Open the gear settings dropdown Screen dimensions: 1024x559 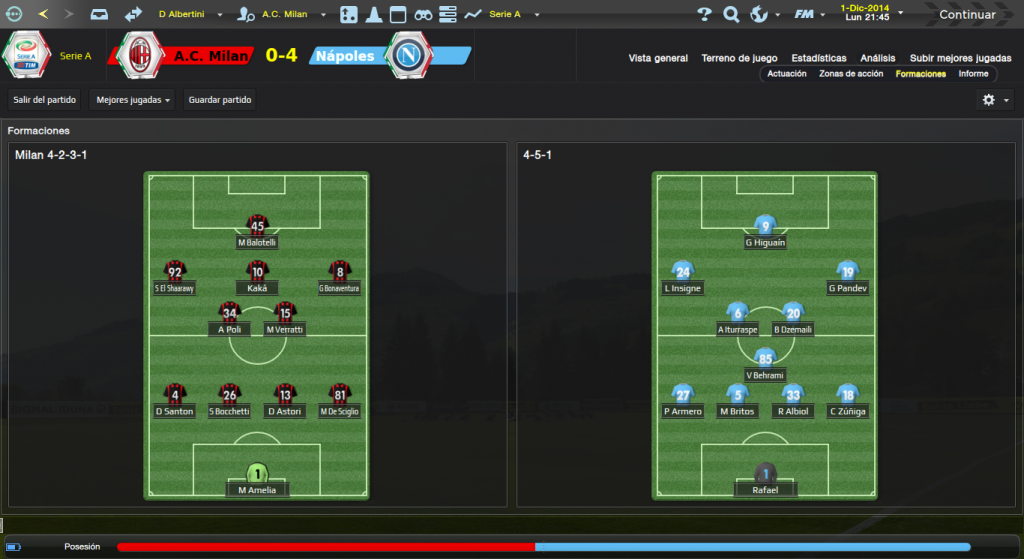995,100
